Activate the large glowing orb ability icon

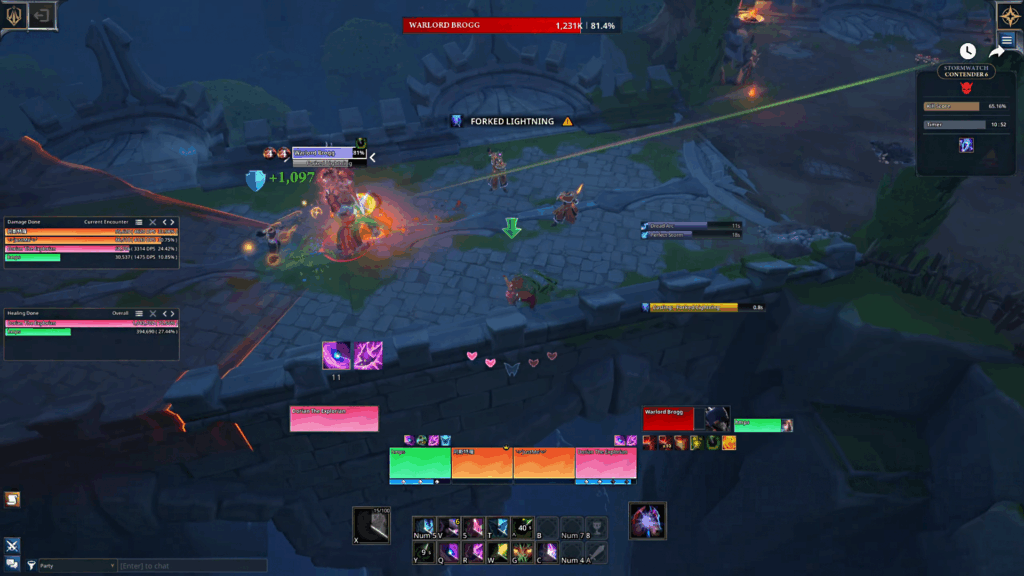647,521
